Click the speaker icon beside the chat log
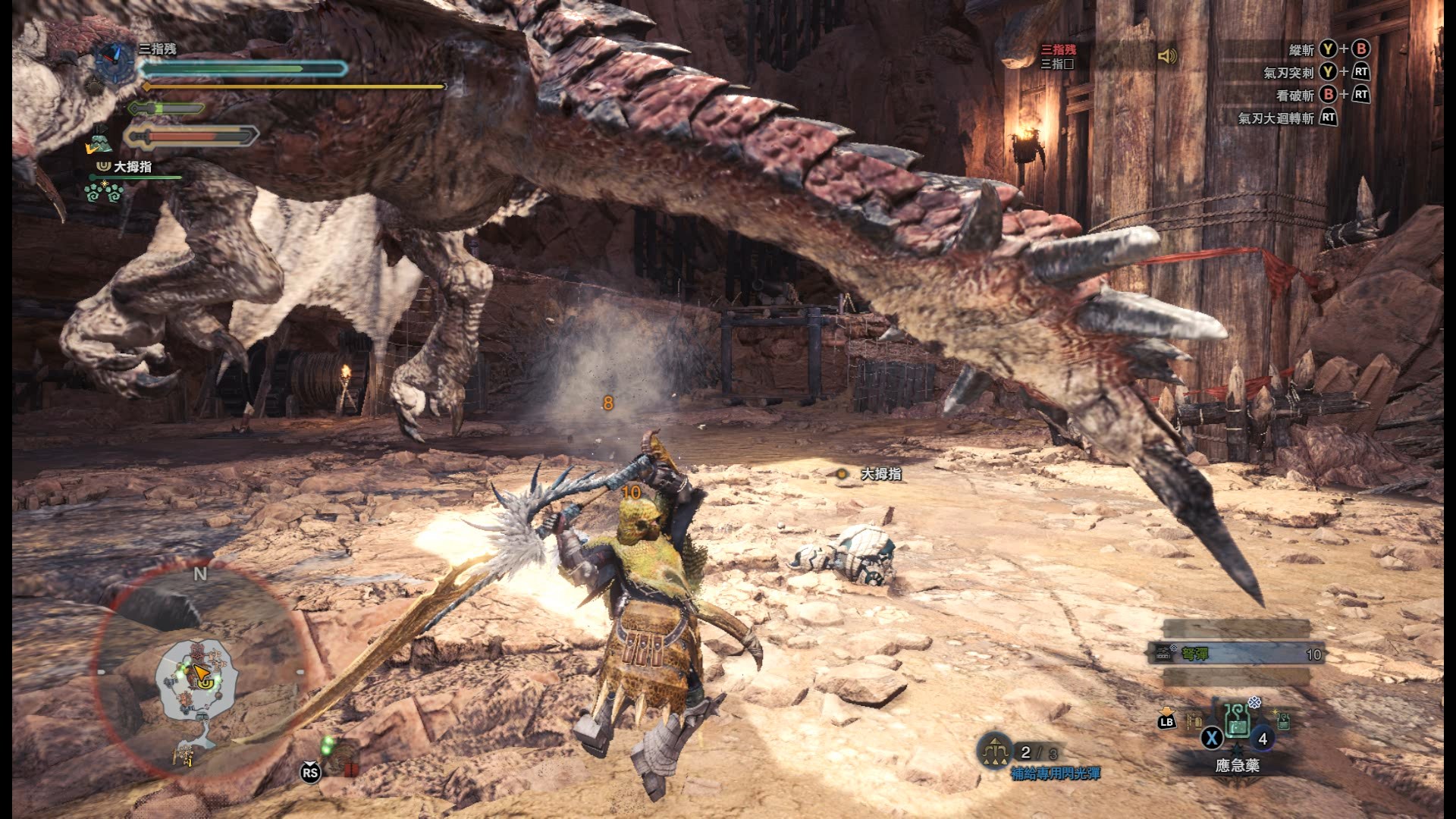Viewport: 1456px width, 819px height. [x=1167, y=56]
